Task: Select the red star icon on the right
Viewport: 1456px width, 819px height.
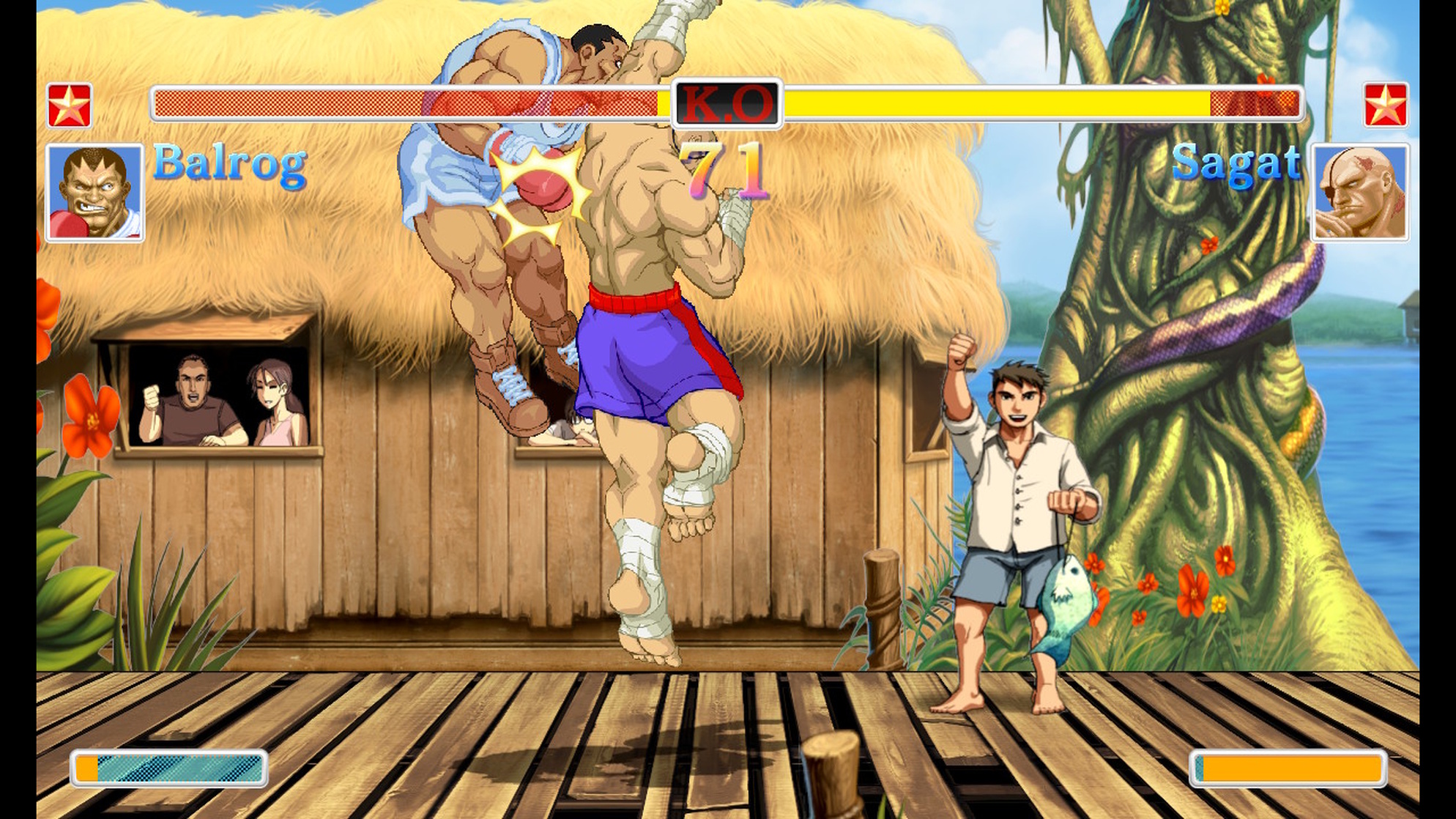Action: (x=1387, y=105)
